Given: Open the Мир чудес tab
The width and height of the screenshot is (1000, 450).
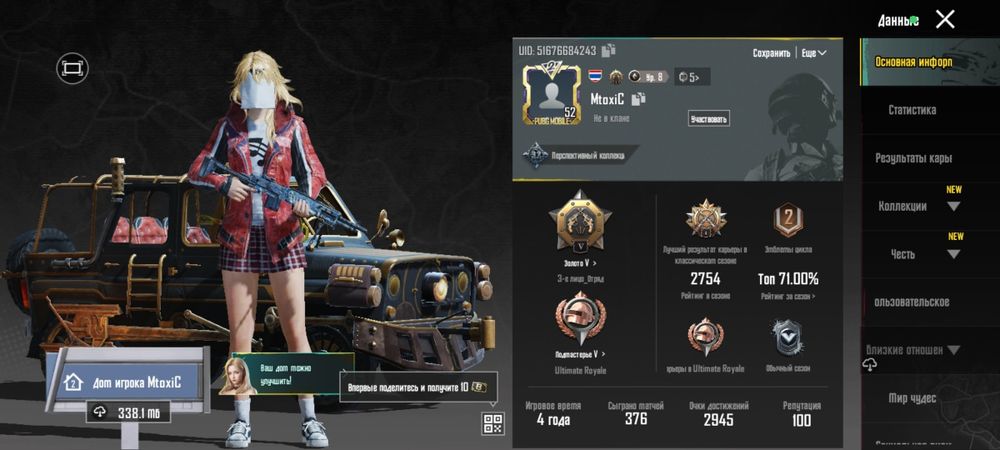Looking at the screenshot, I should pos(912,399).
